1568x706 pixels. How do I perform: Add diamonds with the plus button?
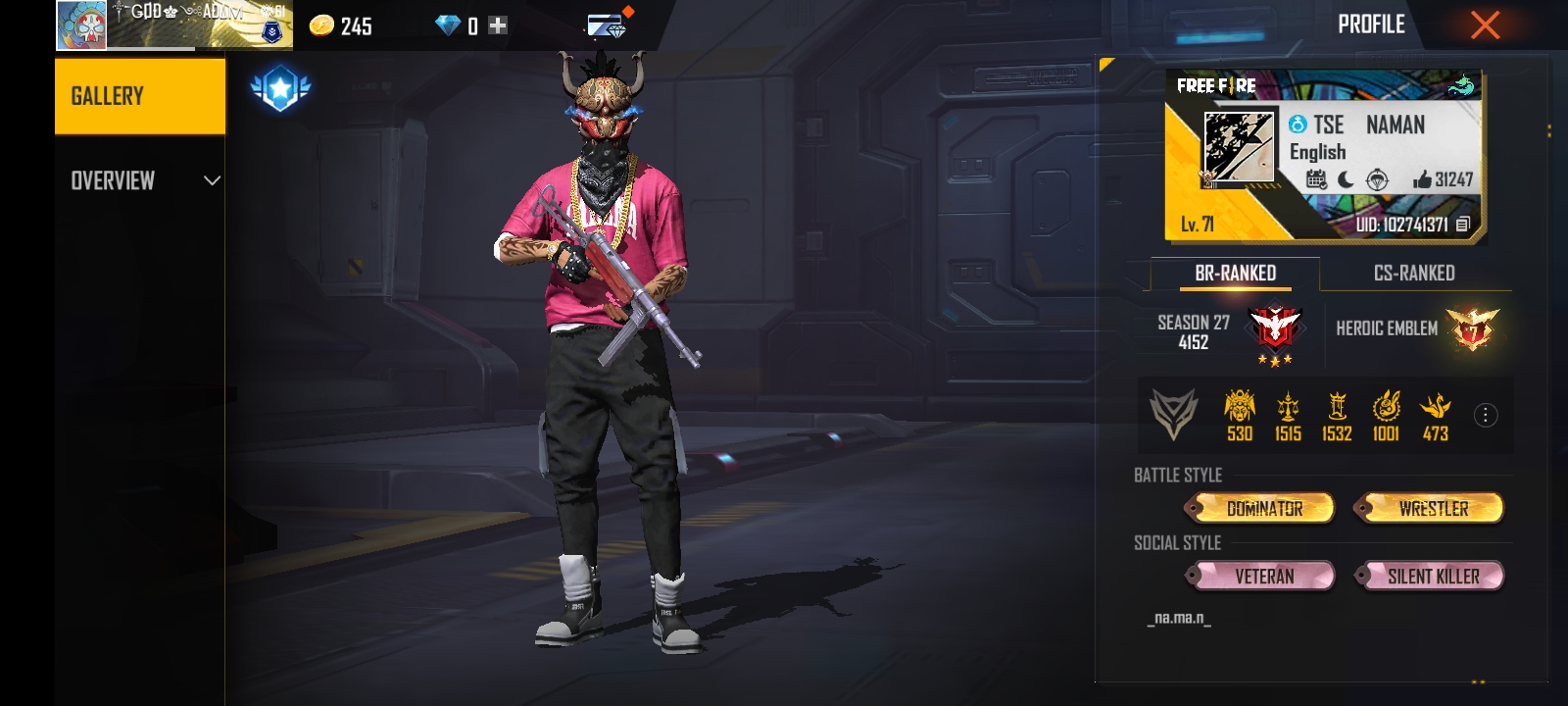coord(498,25)
